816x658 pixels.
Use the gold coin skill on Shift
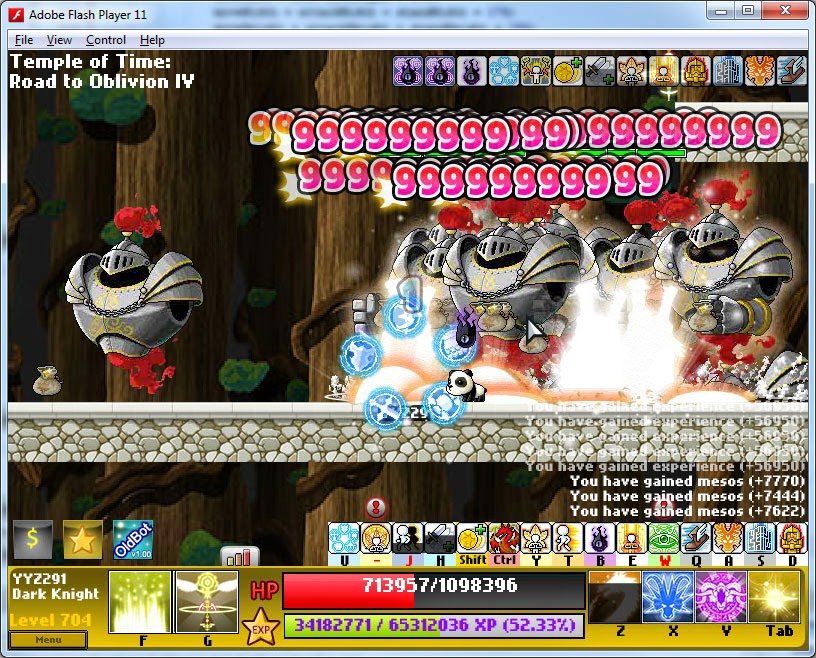click(472, 539)
